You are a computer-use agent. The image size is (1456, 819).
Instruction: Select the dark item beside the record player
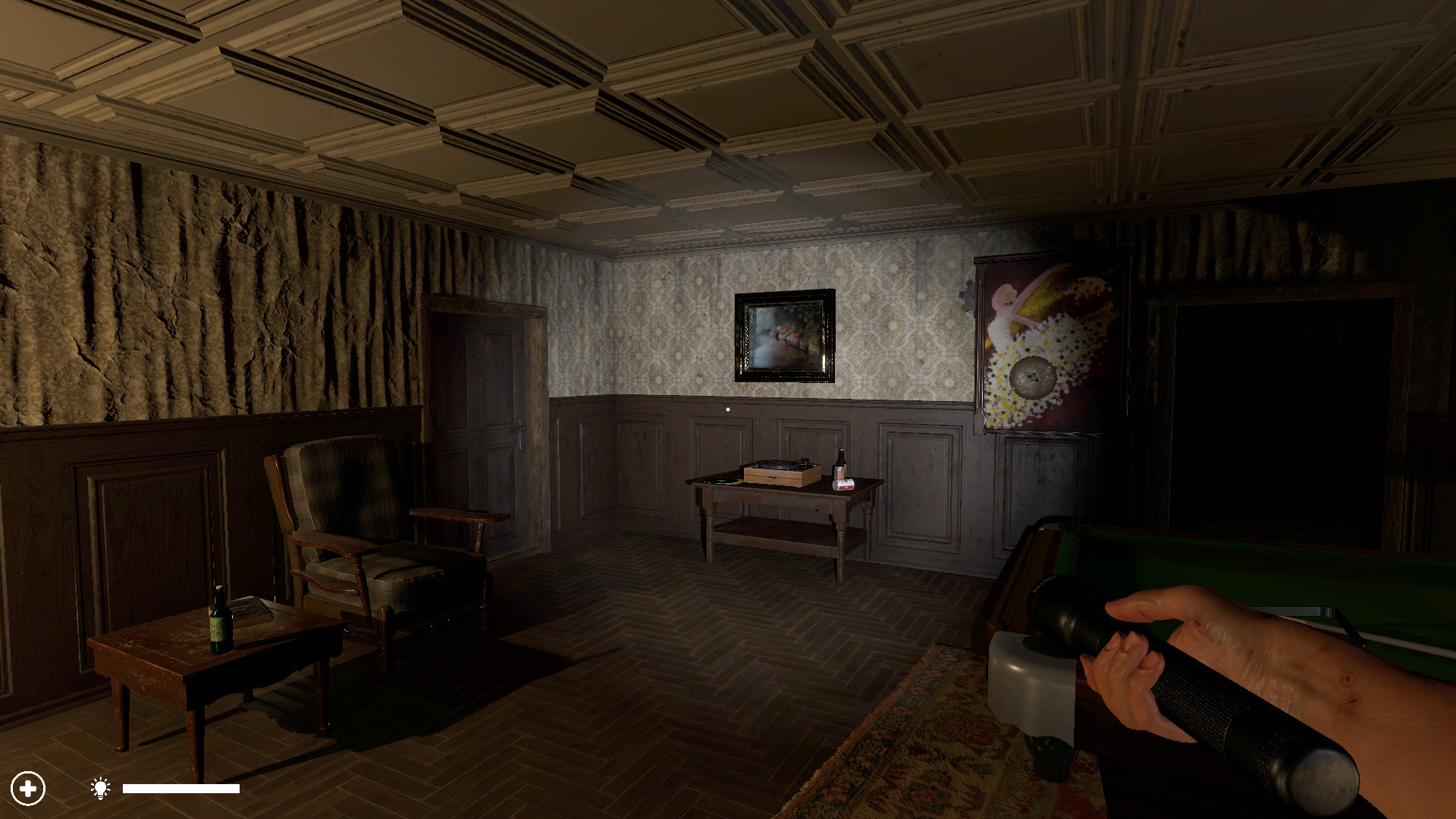point(720,480)
